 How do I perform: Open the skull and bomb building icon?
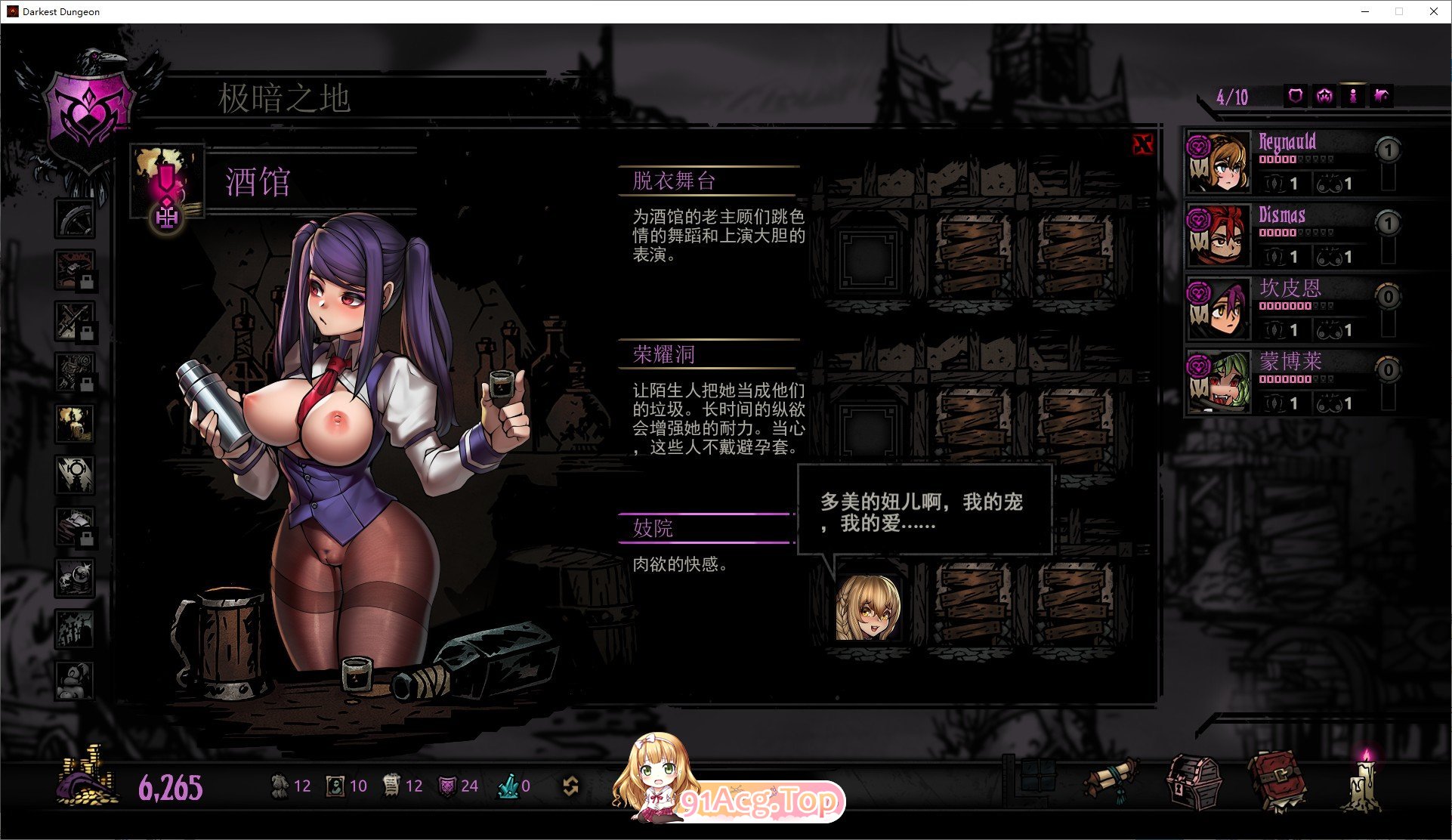click(75, 578)
